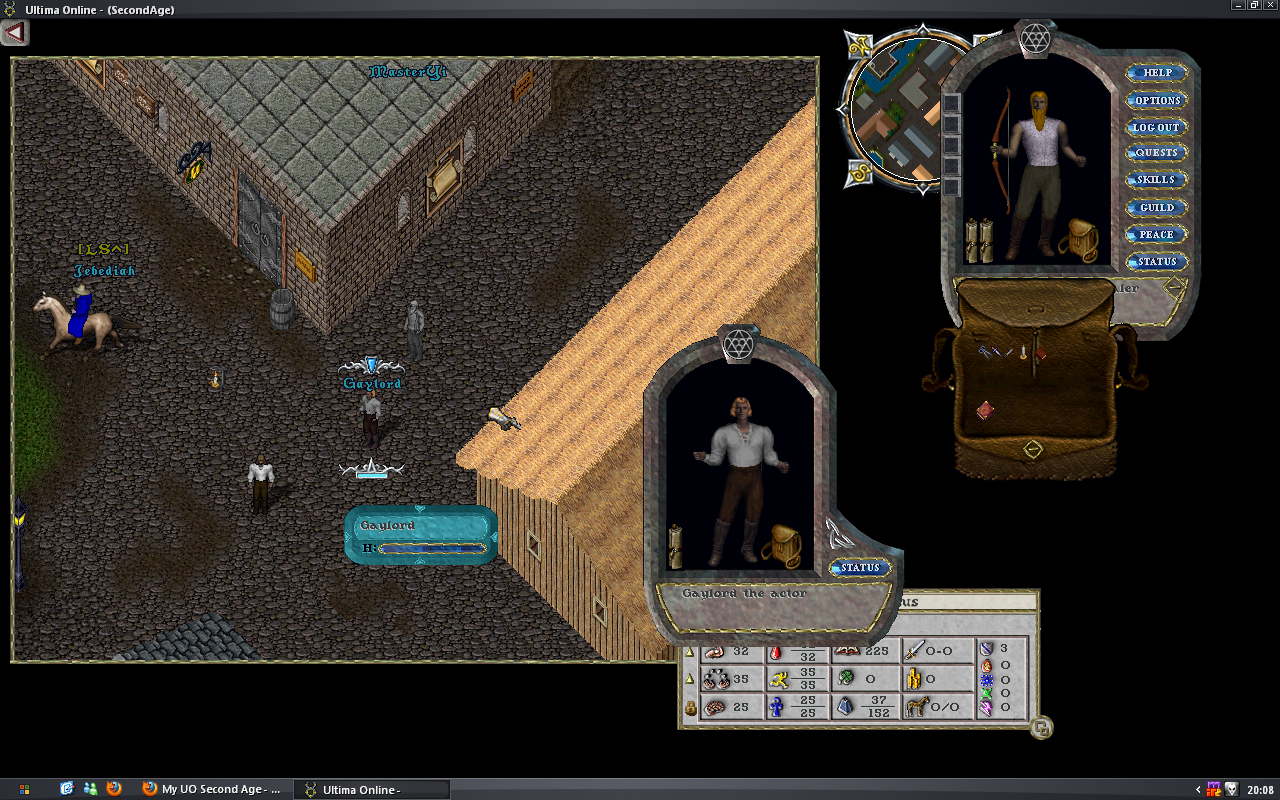1280x800 pixels.
Task: Open the HELP menu on the paperdoll
Action: (x=1157, y=73)
